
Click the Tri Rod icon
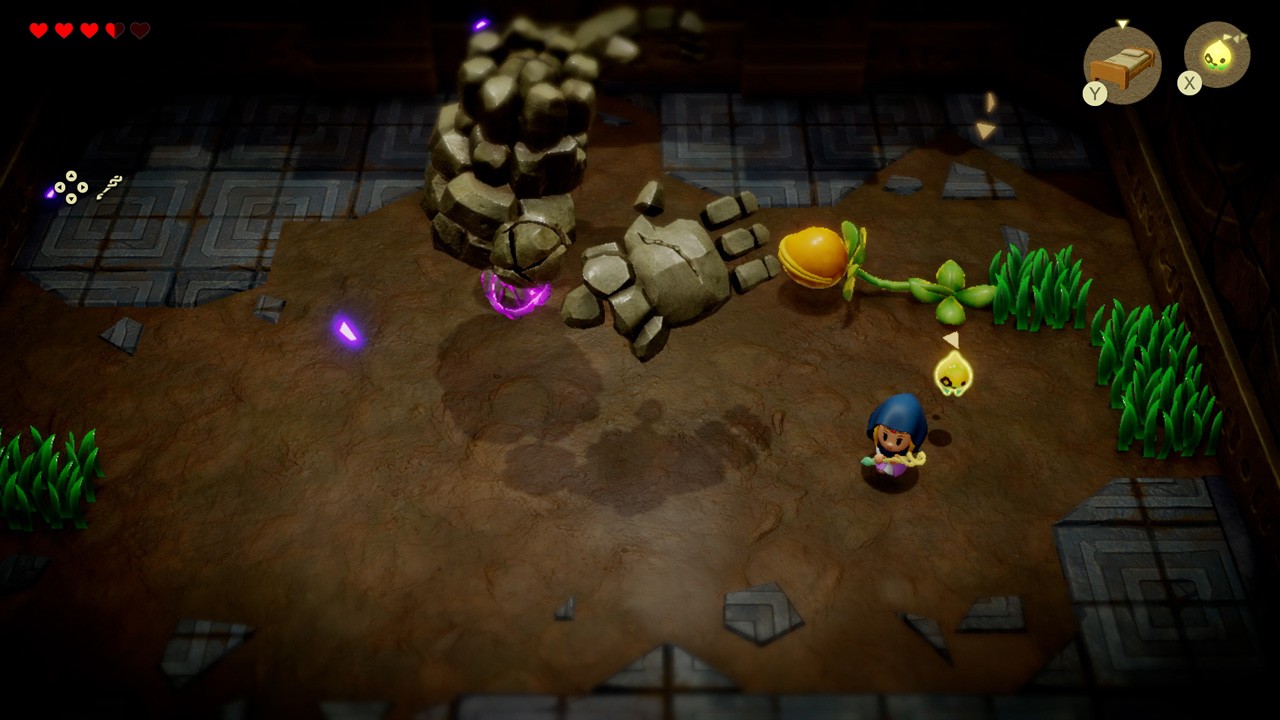(x=109, y=186)
